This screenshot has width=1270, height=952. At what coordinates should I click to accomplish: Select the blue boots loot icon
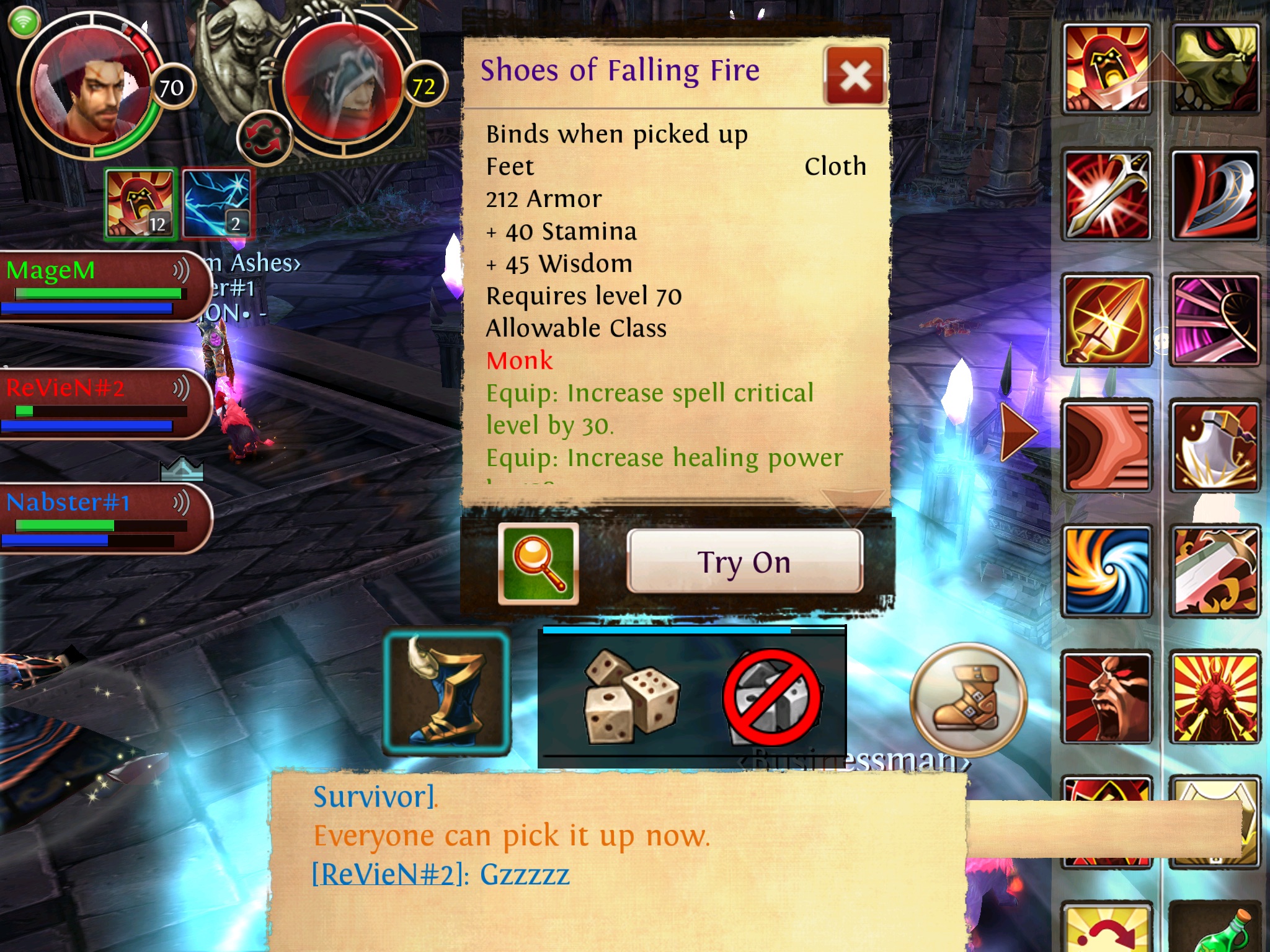[x=446, y=693]
